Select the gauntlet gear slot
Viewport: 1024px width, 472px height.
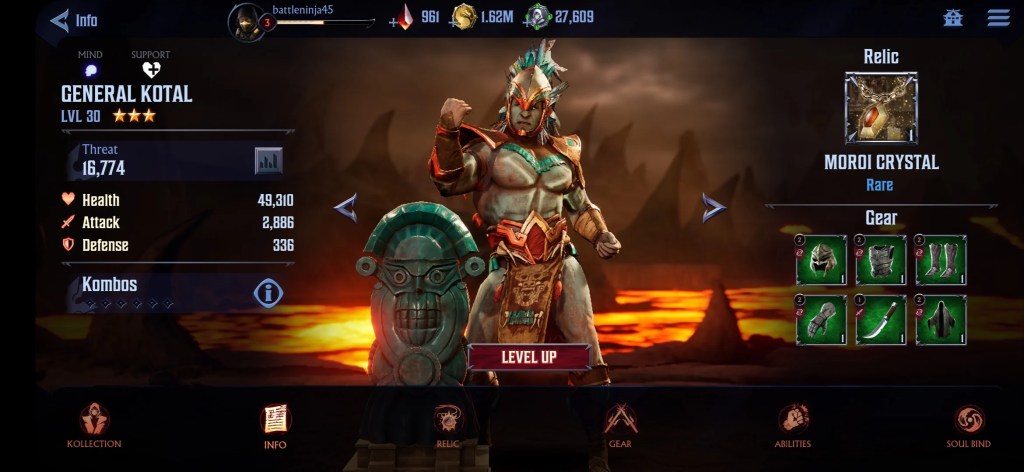pyautogui.click(x=822, y=320)
